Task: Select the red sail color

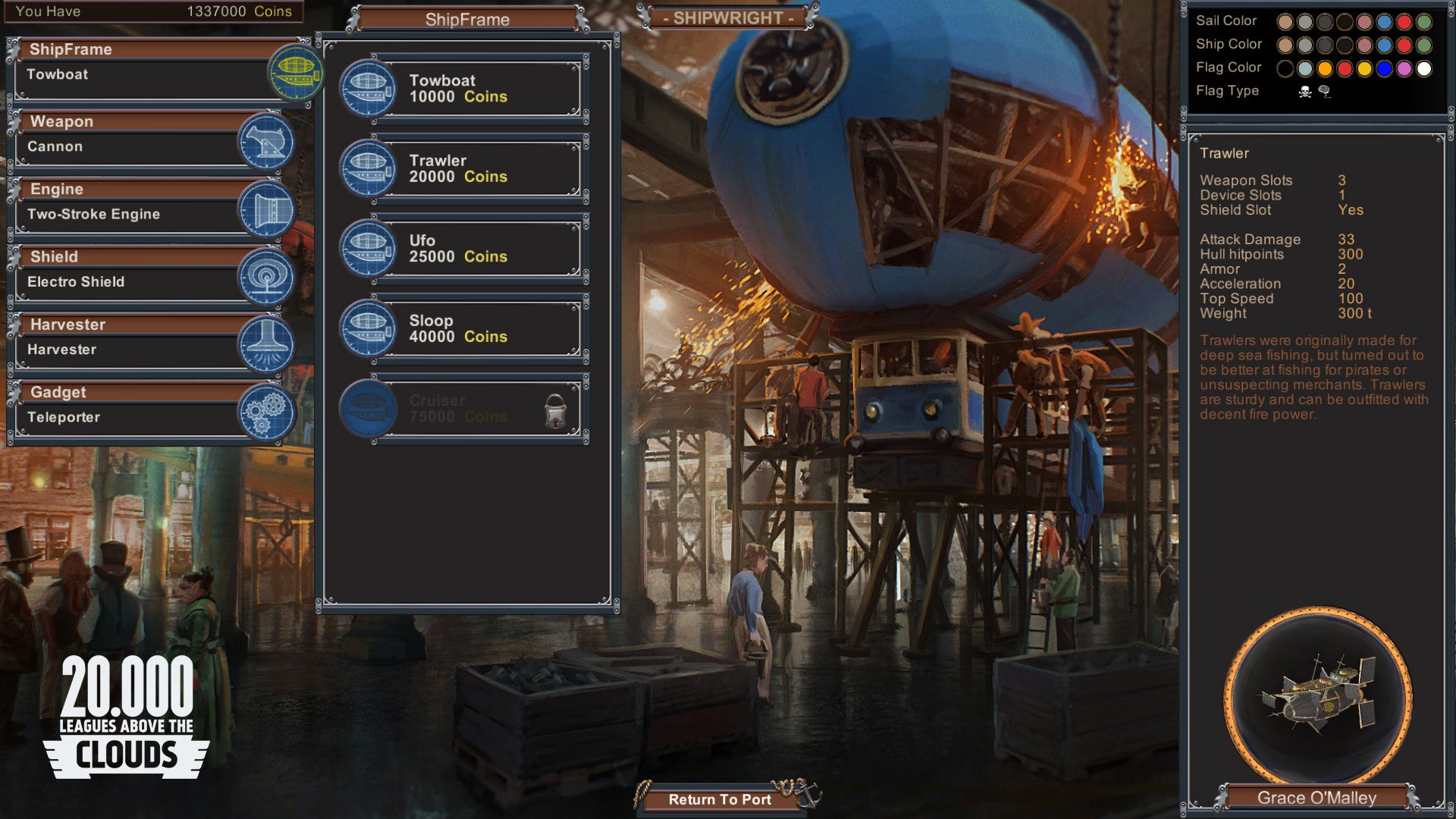Action: click(x=1403, y=22)
